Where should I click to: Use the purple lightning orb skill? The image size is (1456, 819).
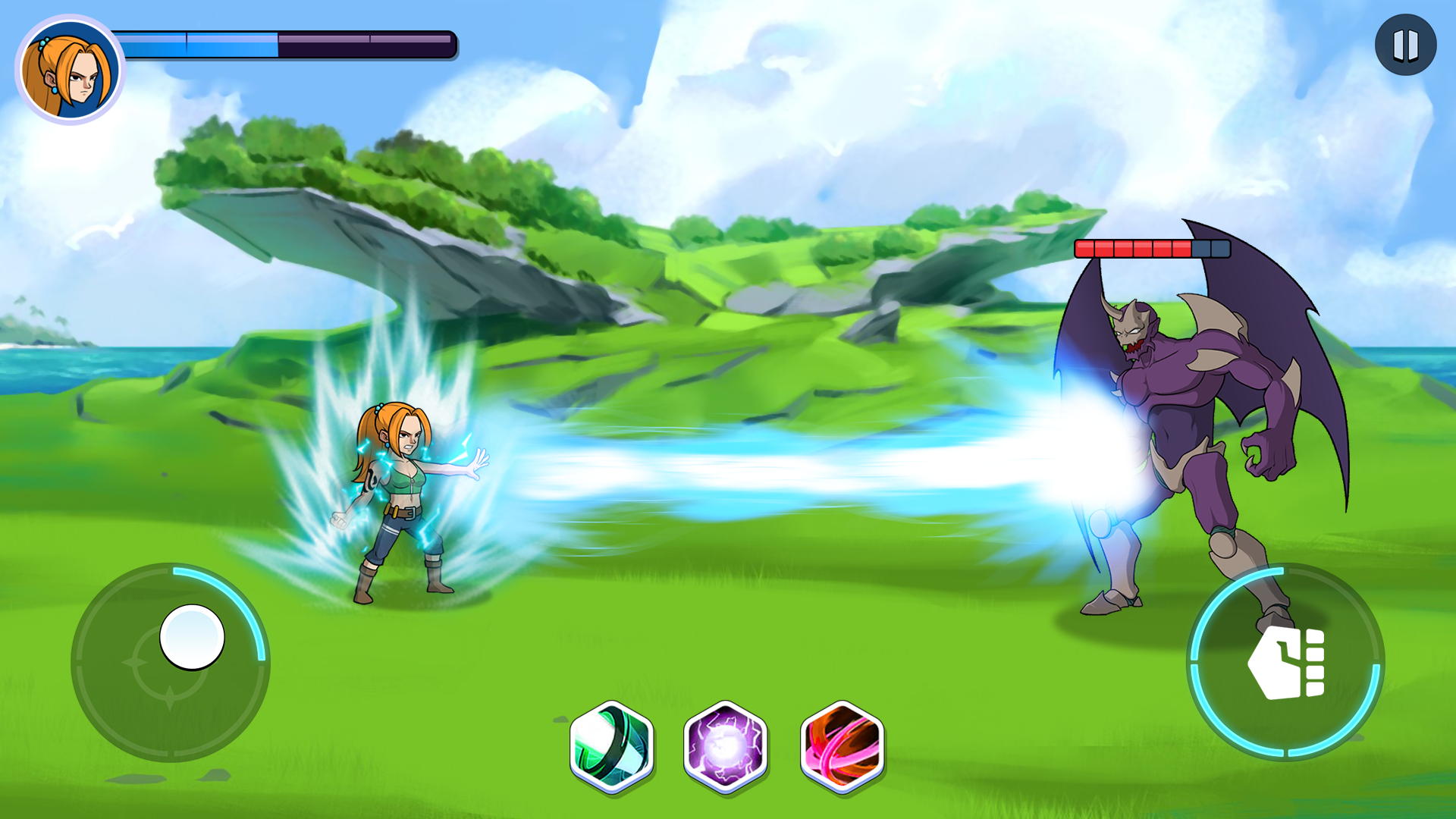[x=726, y=747]
